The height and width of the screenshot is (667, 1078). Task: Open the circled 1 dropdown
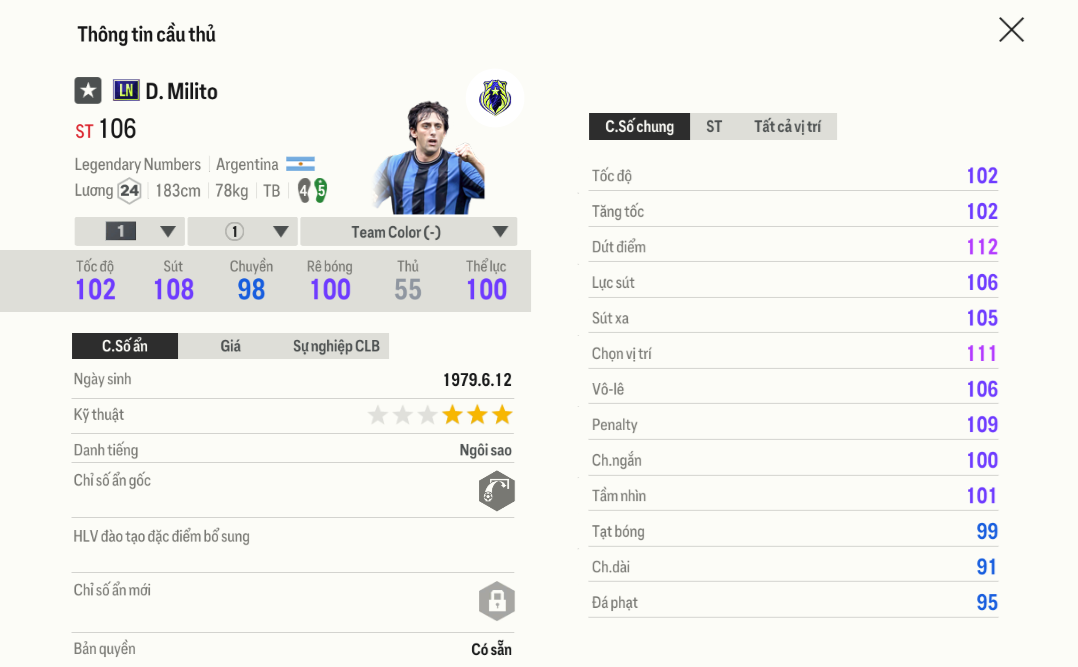click(243, 232)
